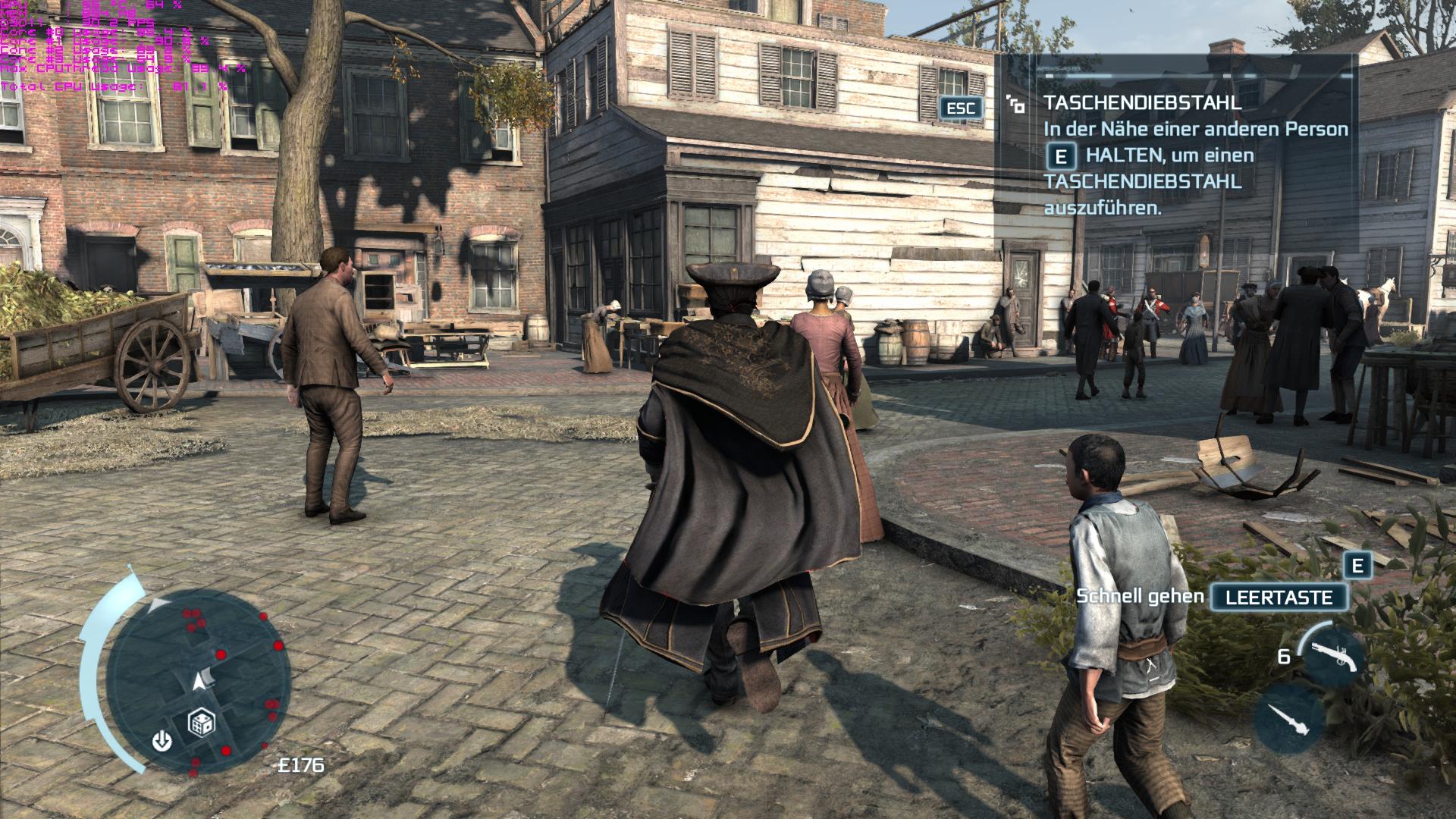Select the flintlock pistol weapon icon
This screenshot has width=1456, height=819.
1332,654
